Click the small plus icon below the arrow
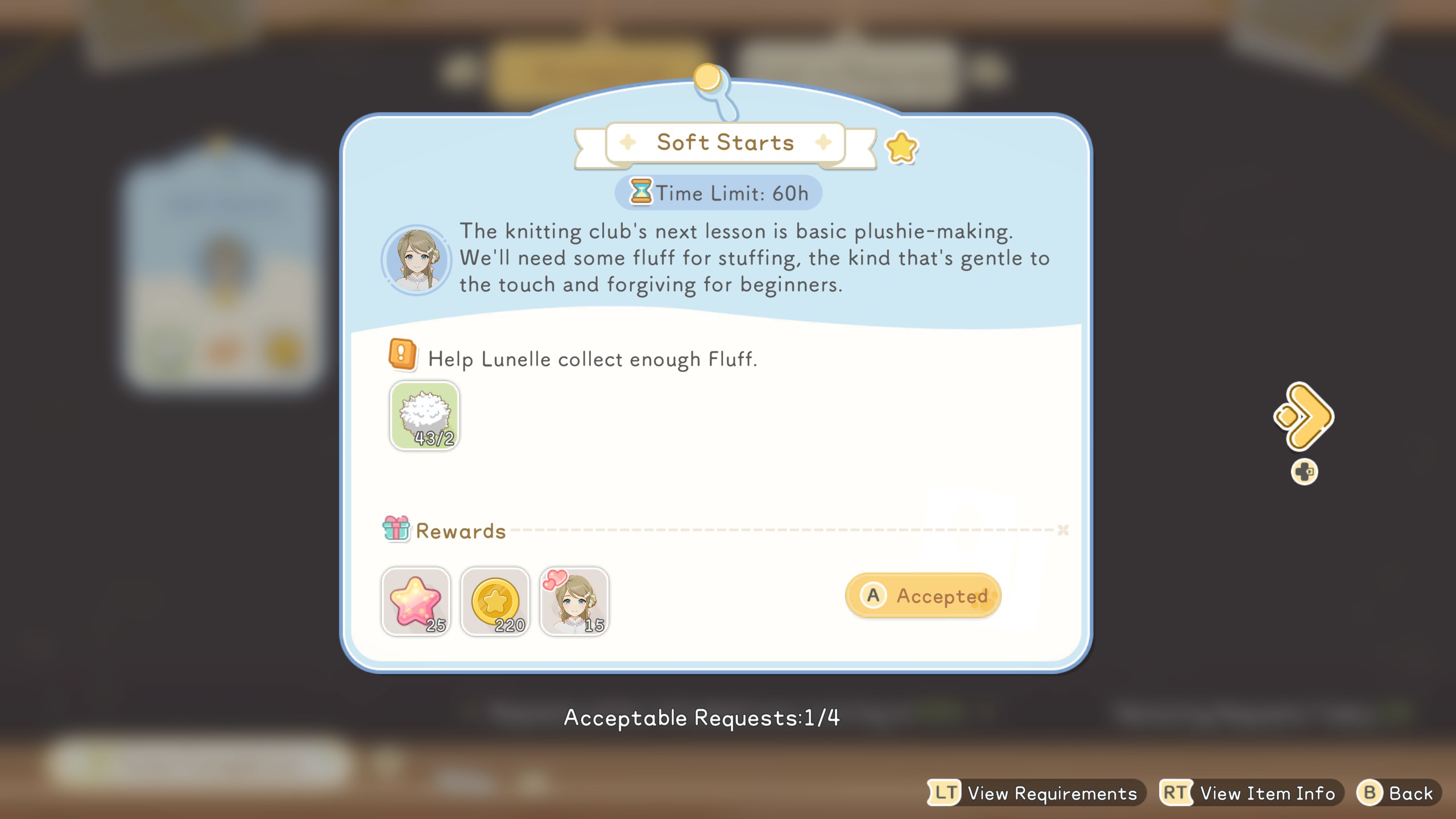 1305,471
